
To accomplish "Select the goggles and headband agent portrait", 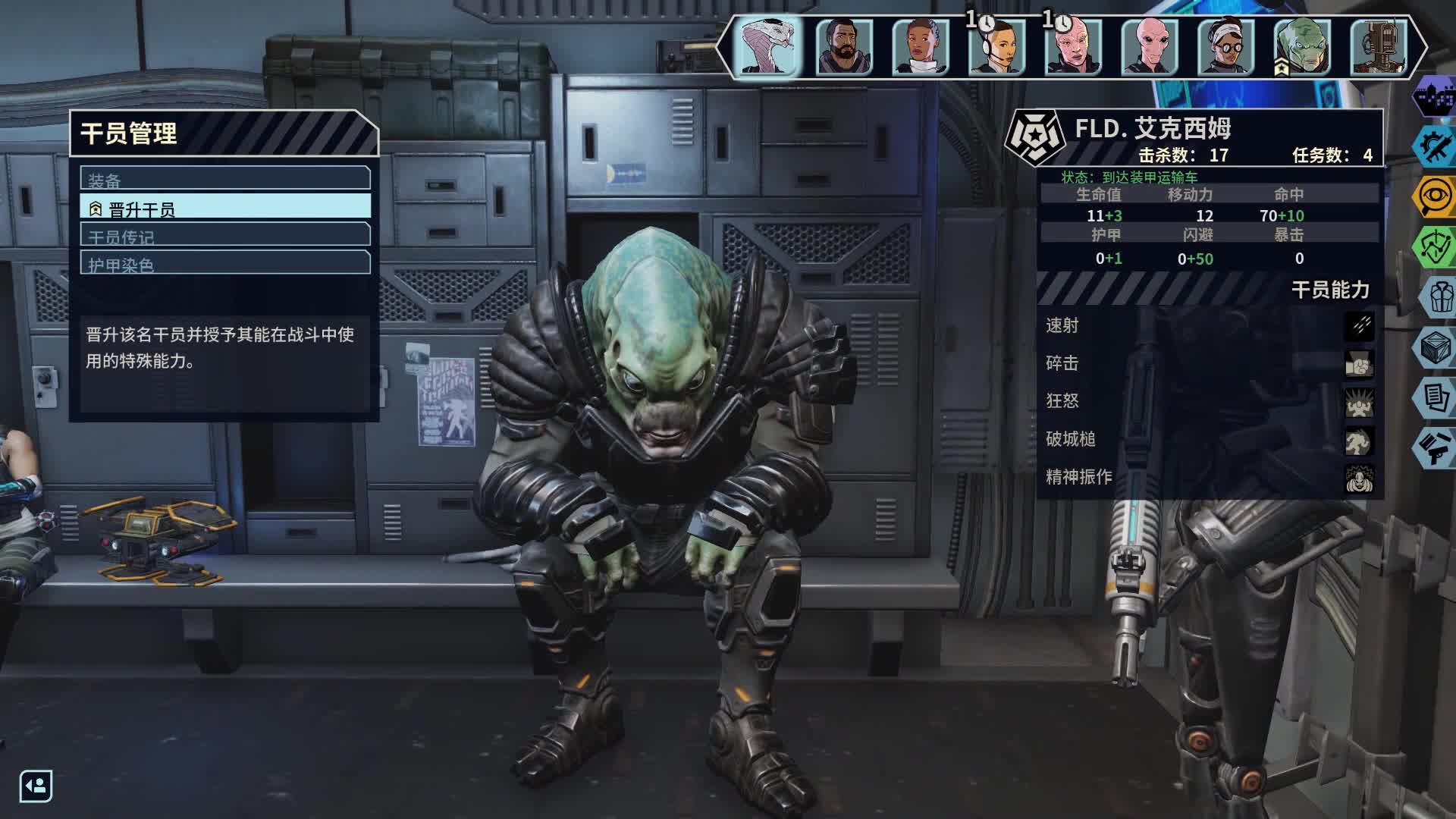I will pyautogui.click(x=1225, y=47).
